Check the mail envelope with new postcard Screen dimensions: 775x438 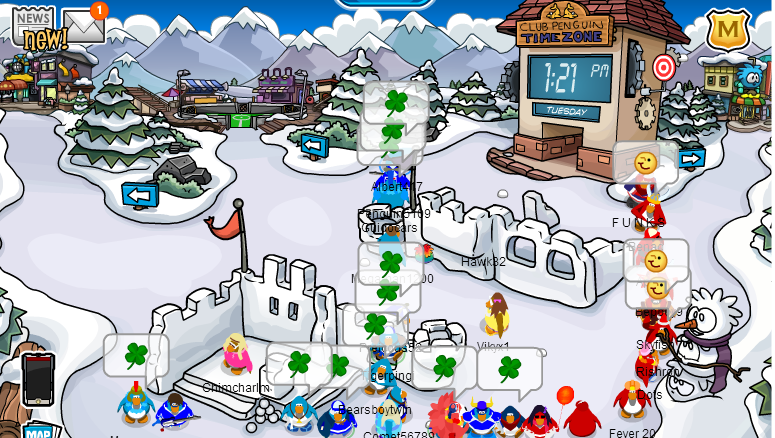[84, 27]
